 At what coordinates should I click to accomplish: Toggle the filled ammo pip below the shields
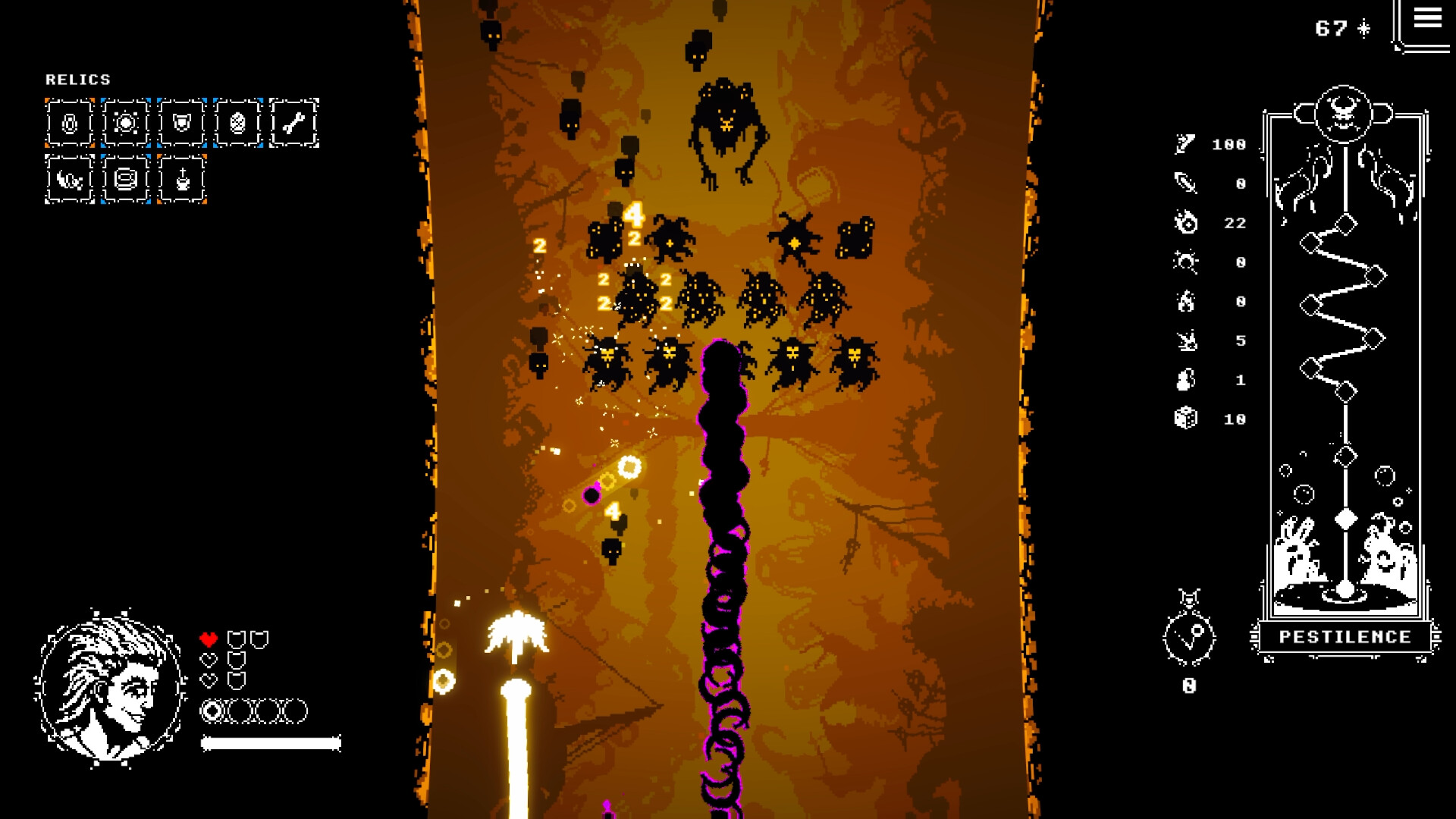tap(213, 711)
